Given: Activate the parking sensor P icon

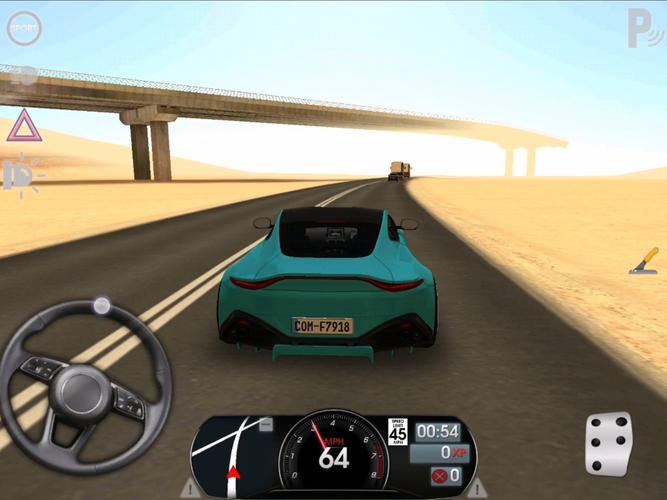Looking at the screenshot, I should [x=641, y=28].
